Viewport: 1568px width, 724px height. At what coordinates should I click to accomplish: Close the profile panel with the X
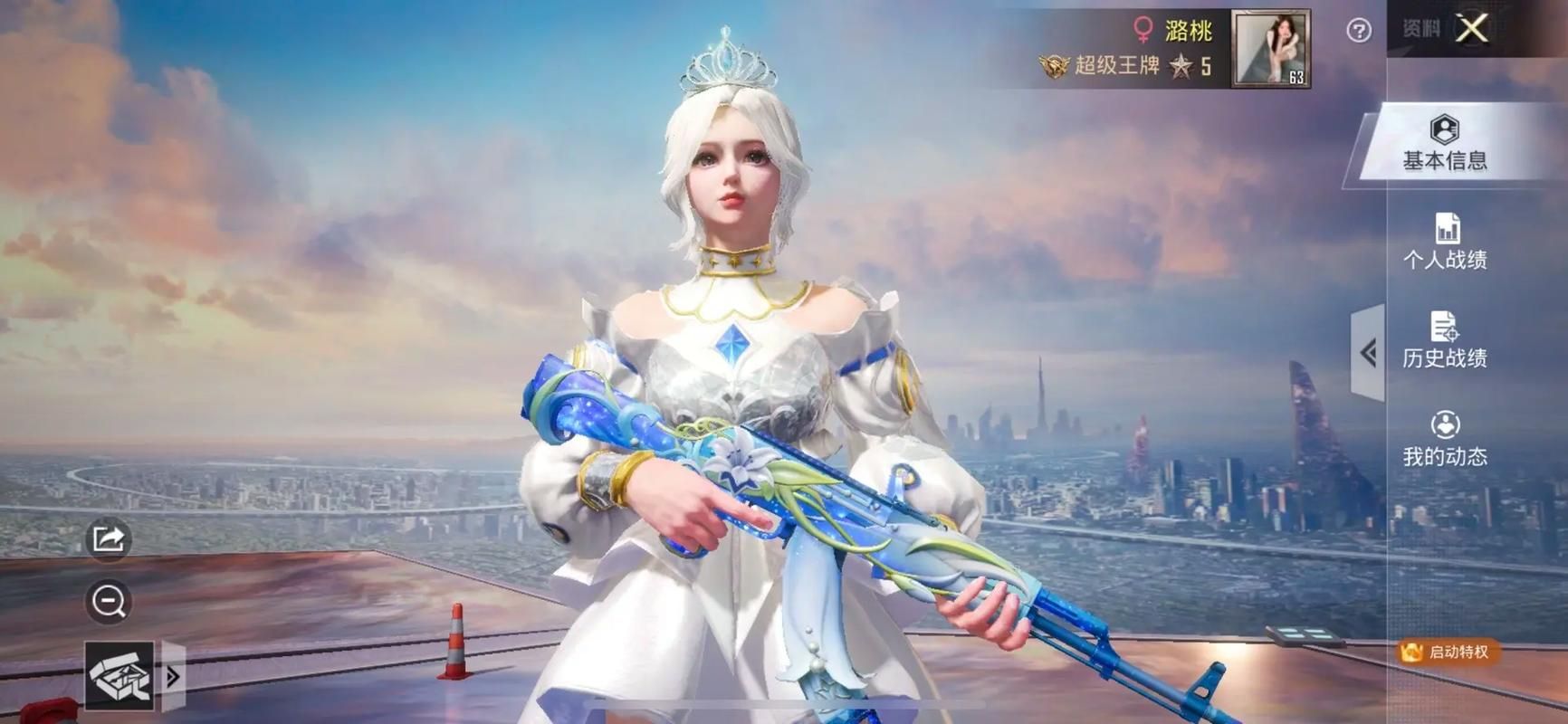pos(1472,29)
